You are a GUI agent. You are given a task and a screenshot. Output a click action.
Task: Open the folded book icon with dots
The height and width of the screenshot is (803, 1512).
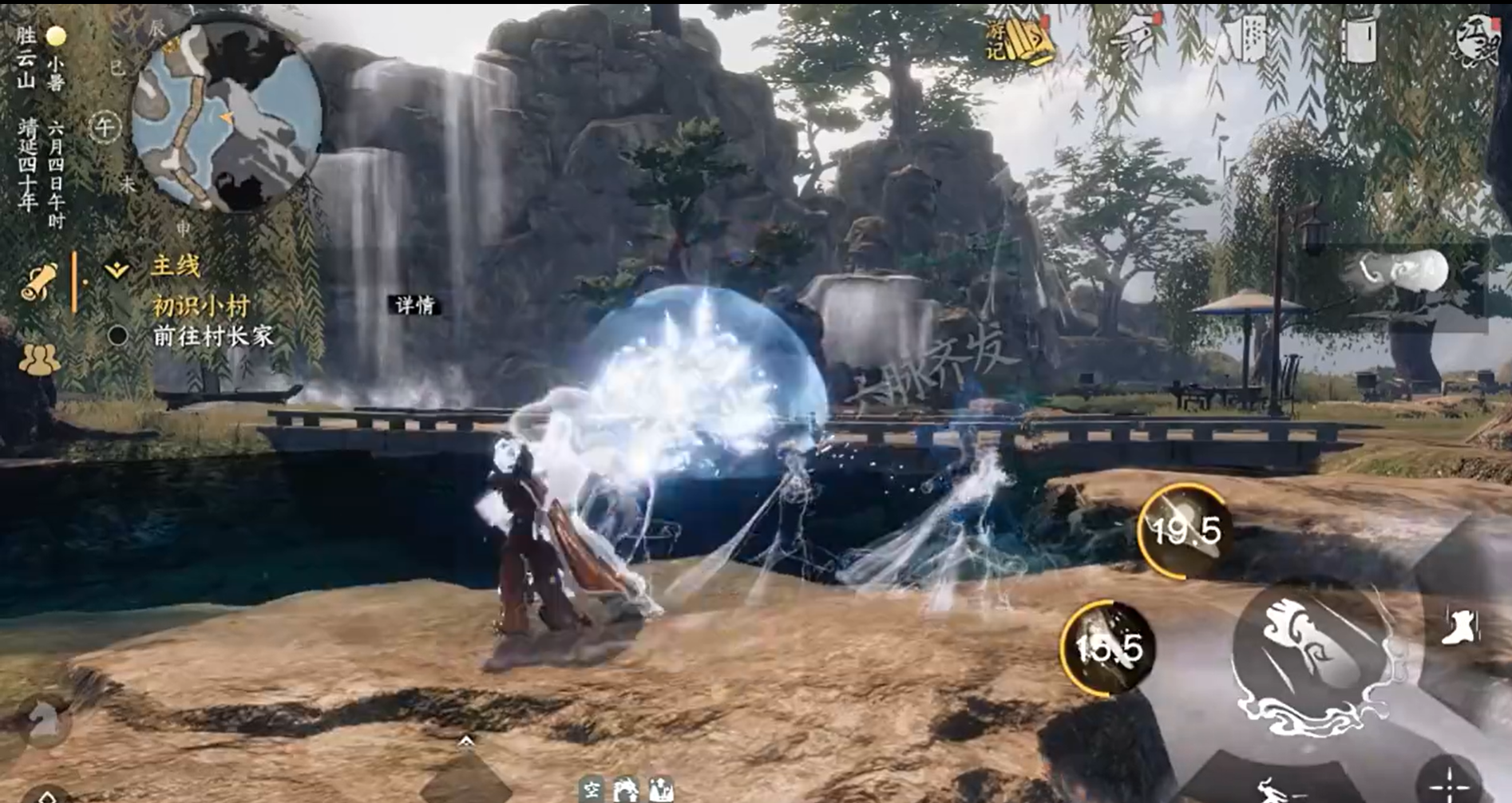(1251, 38)
